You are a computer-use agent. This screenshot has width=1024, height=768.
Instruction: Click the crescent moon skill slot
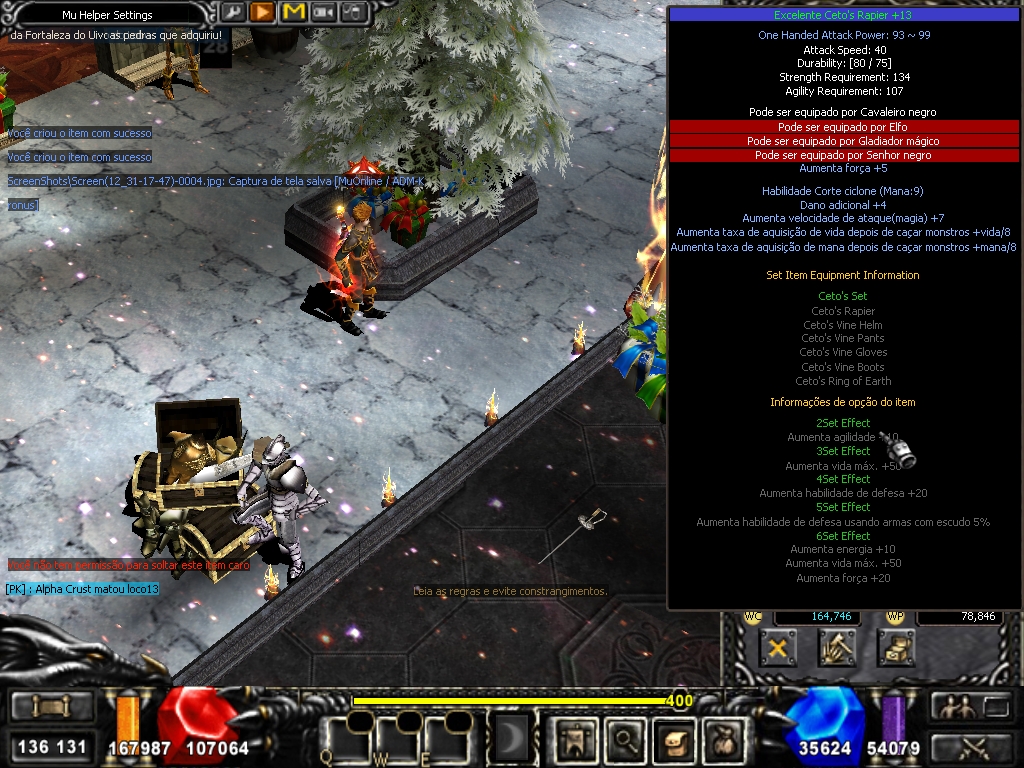tap(512, 739)
